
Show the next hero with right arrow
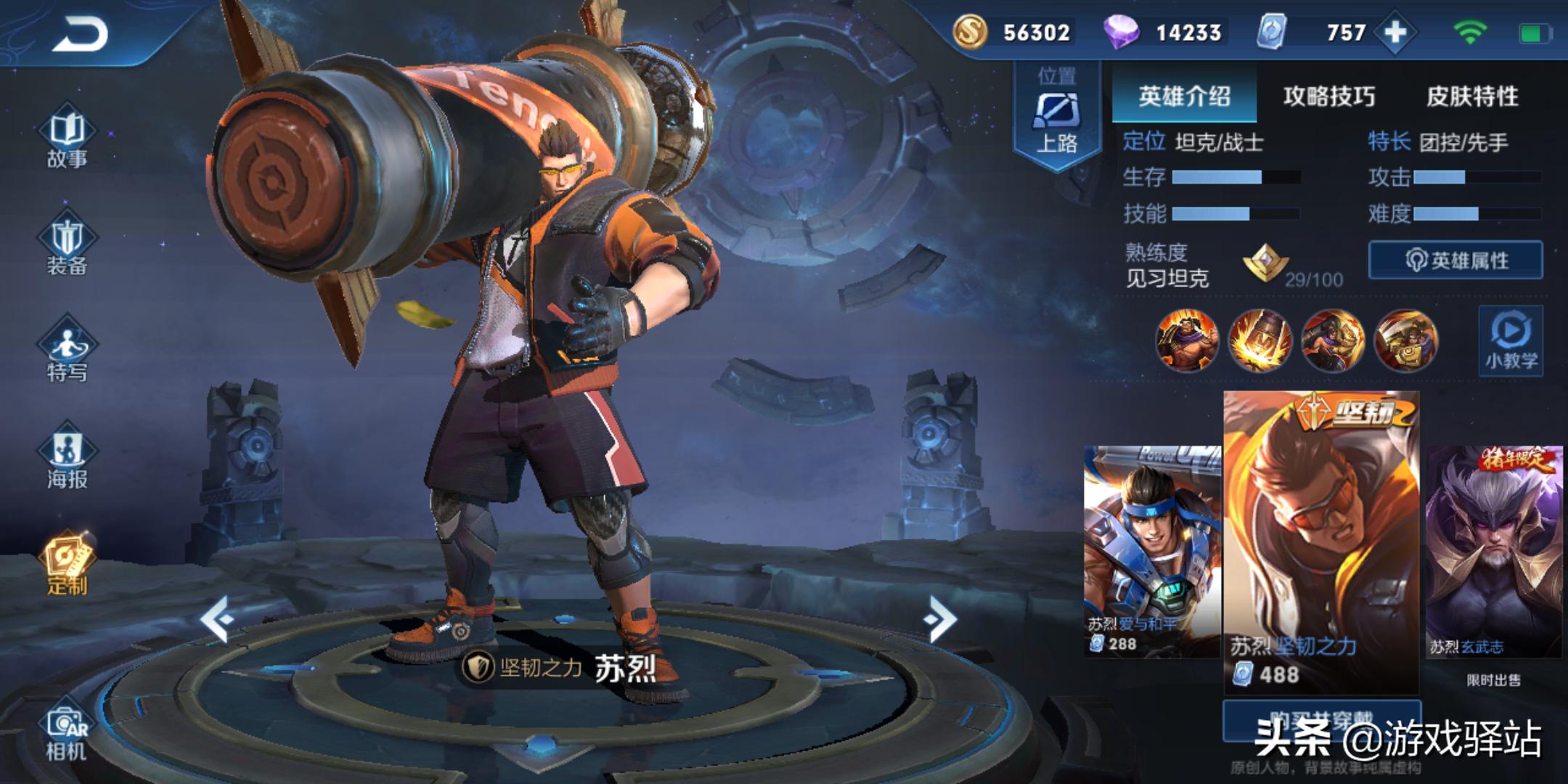940,618
